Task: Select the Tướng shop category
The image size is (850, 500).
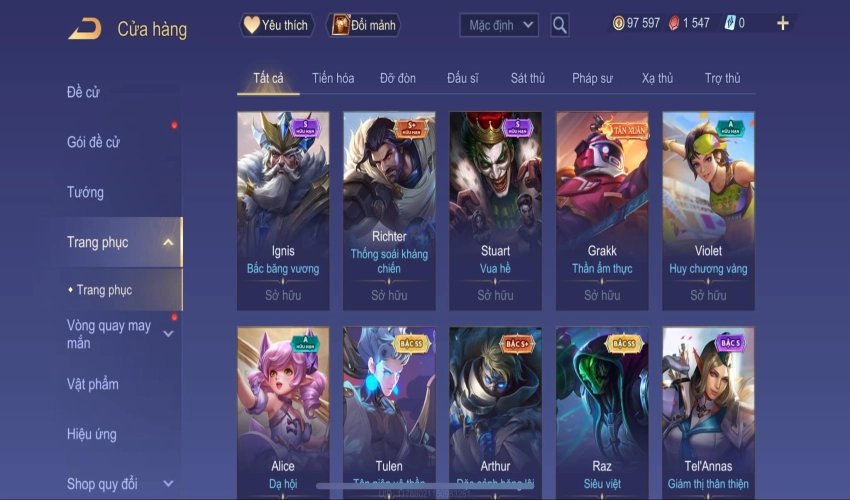Action: (85, 192)
